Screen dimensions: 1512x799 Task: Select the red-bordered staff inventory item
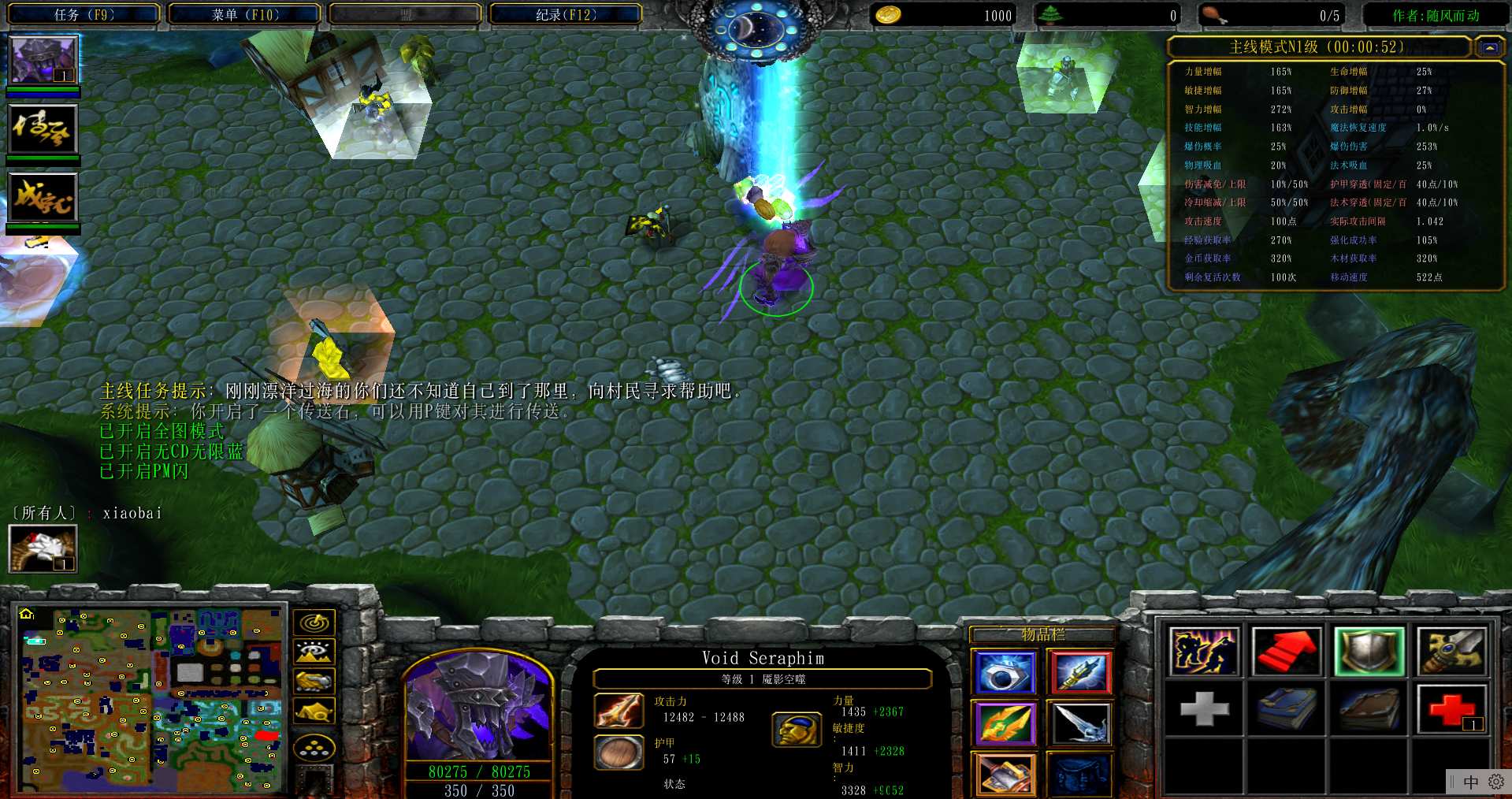tap(1080, 672)
